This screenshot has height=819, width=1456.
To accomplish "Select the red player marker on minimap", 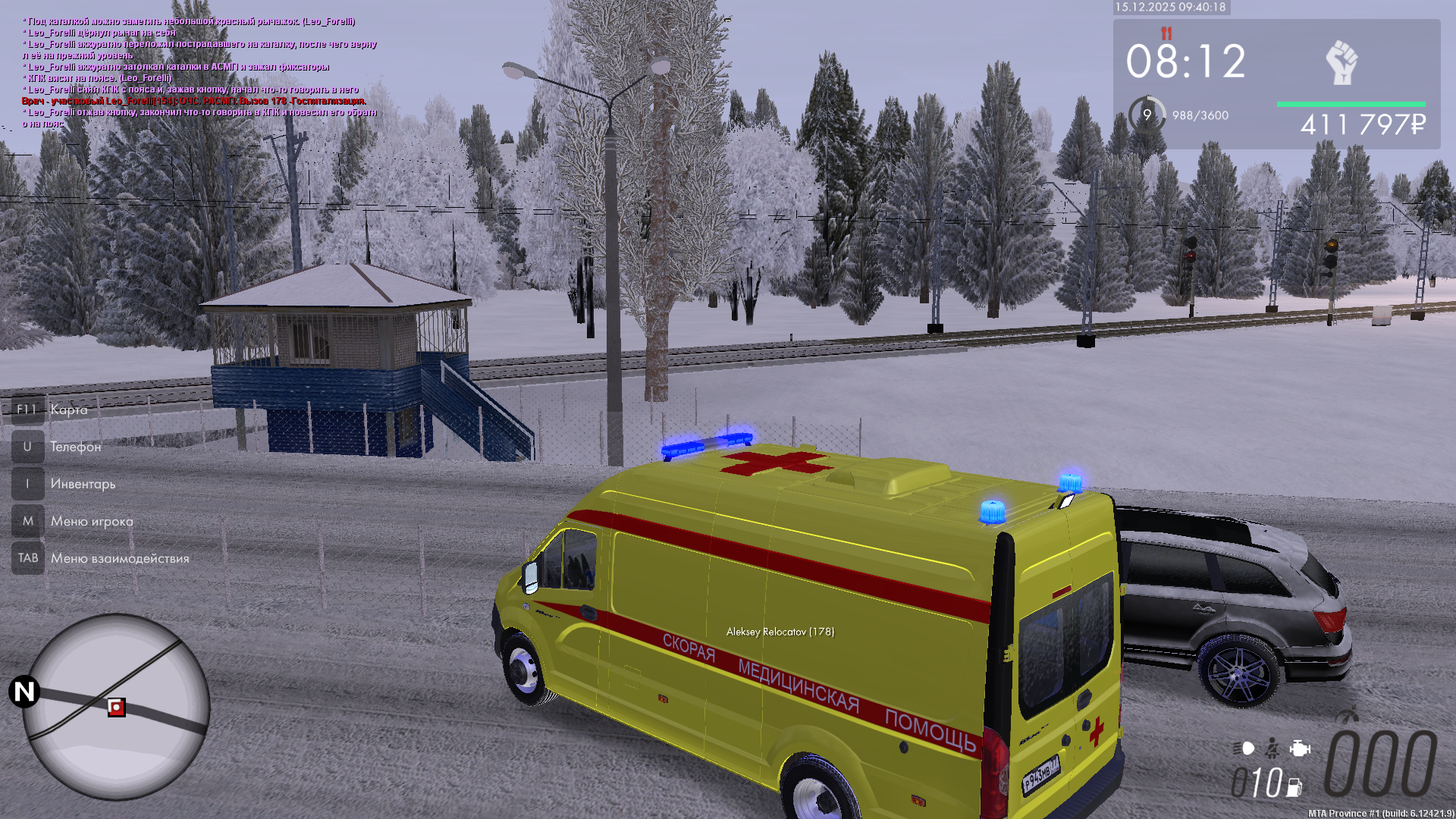I will (116, 708).
